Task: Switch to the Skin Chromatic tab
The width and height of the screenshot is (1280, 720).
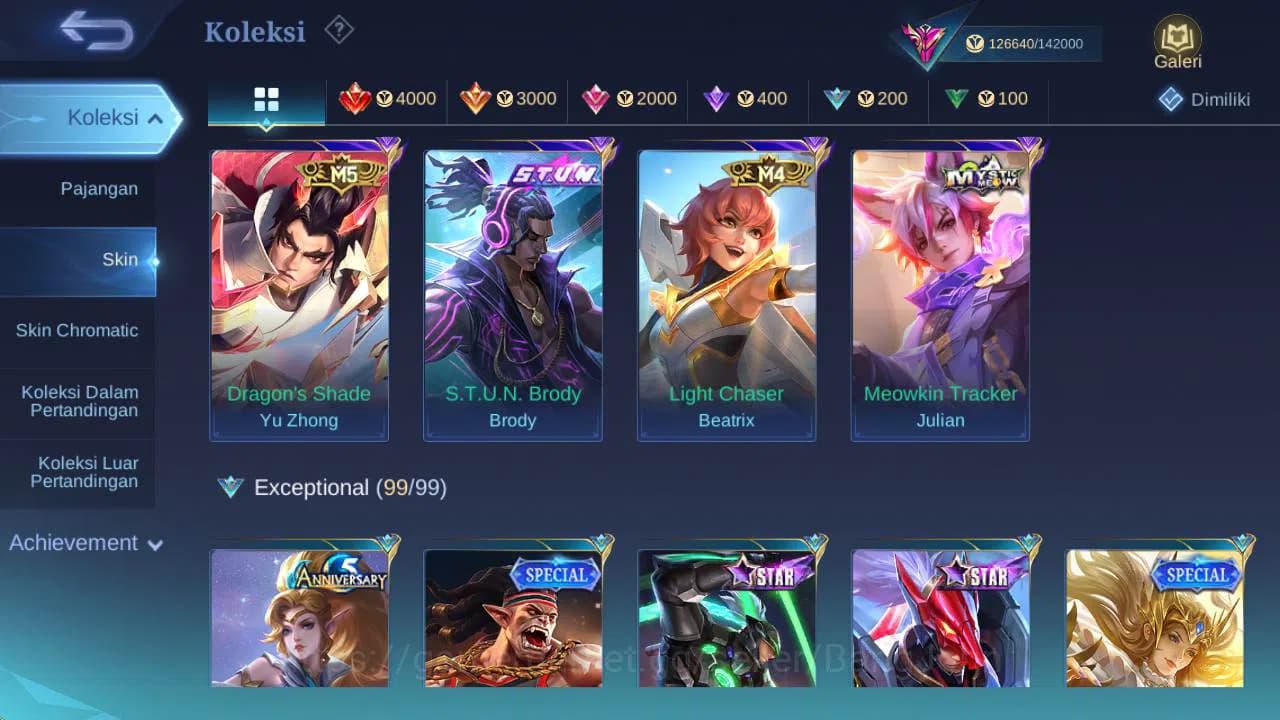Action: [78, 330]
